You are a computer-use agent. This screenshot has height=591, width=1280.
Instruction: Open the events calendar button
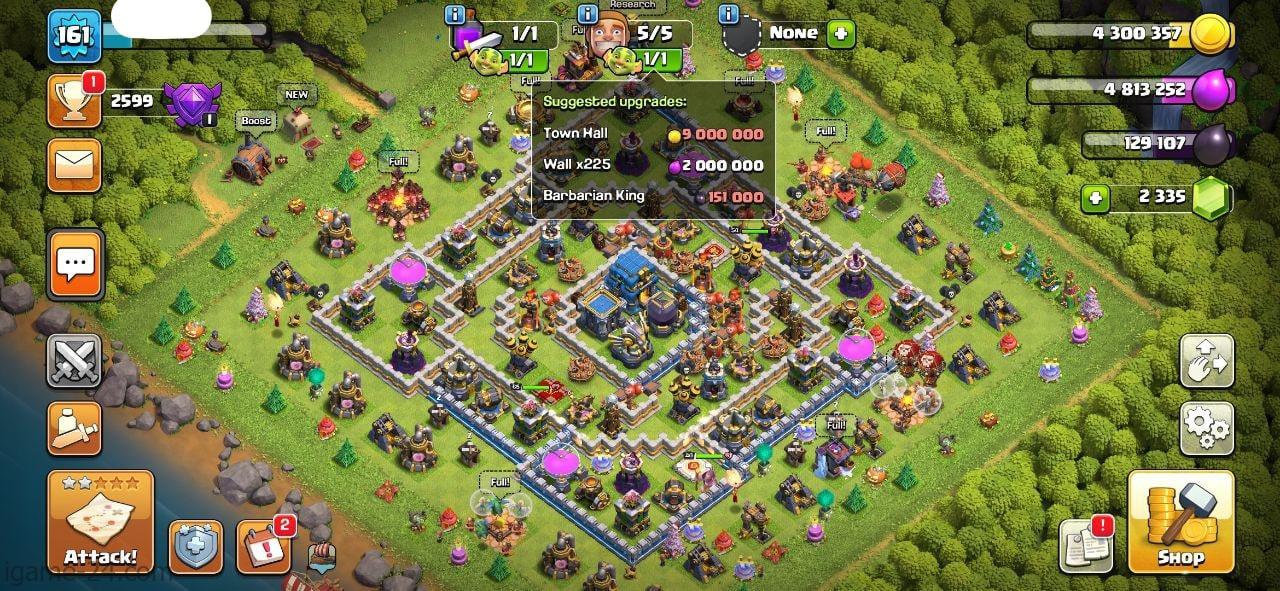point(263,547)
